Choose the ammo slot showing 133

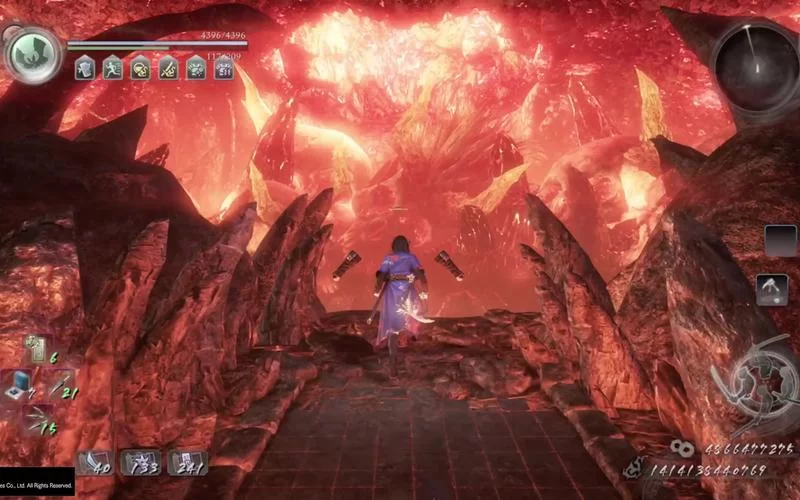click(x=141, y=462)
